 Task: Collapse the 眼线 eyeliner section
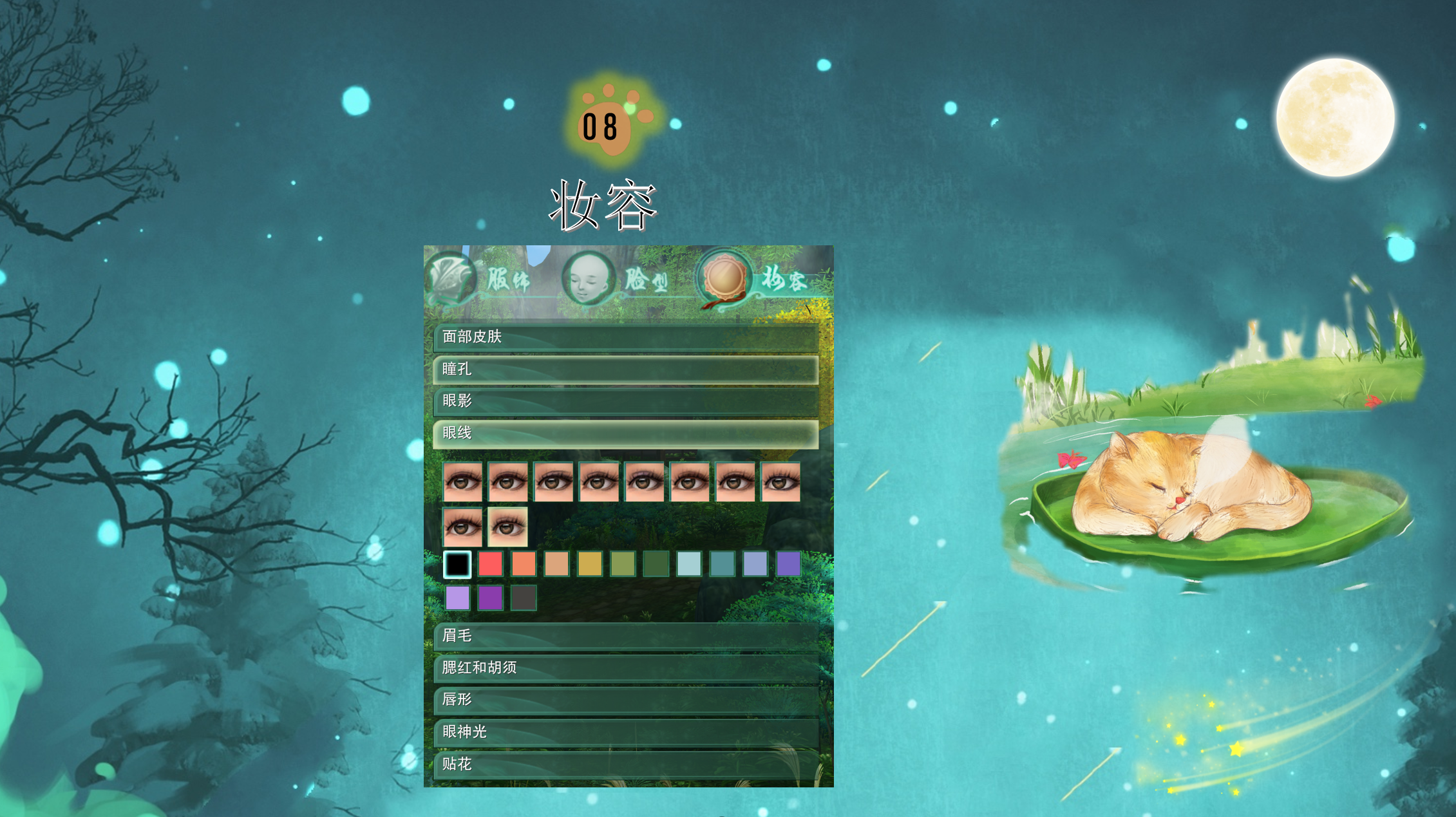625,433
